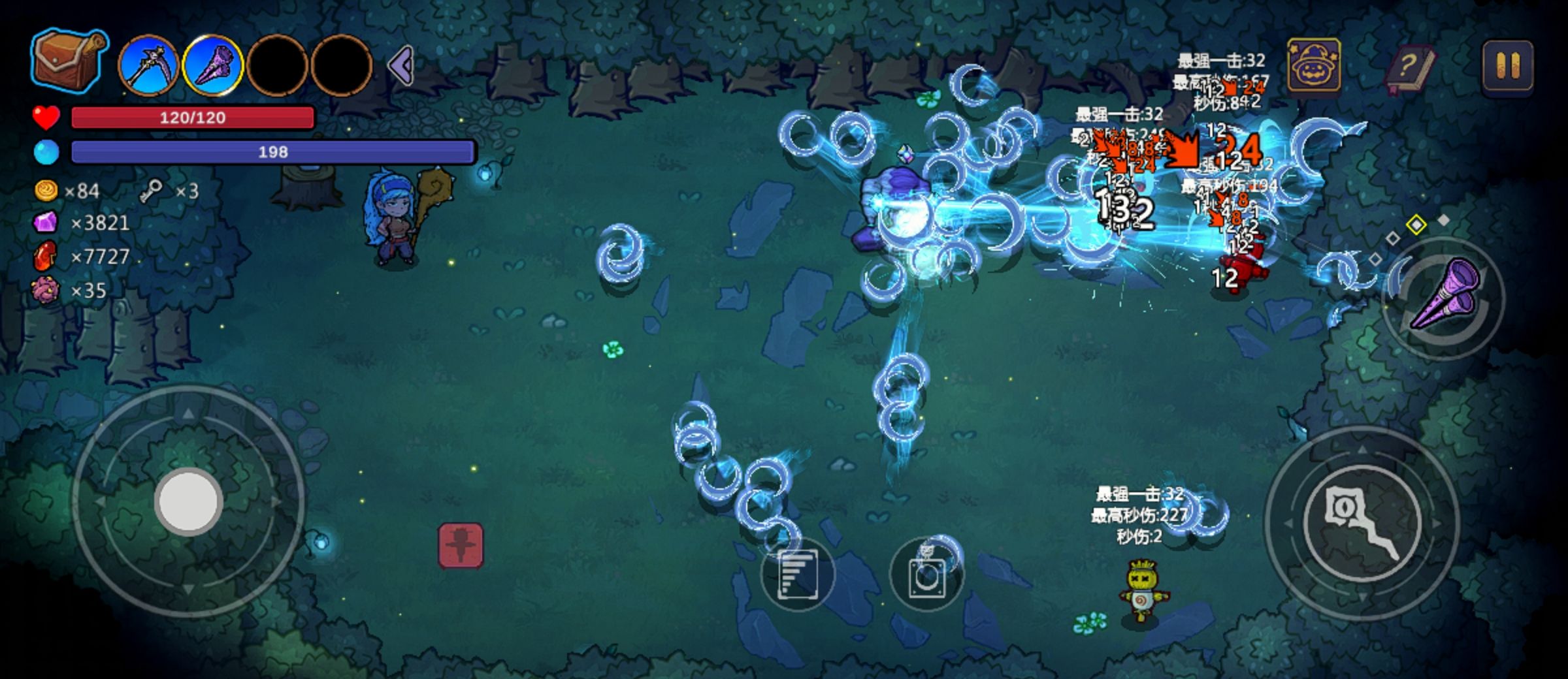Open the question mark help book
The image size is (1568, 679).
pyautogui.click(x=1410, y=68)
